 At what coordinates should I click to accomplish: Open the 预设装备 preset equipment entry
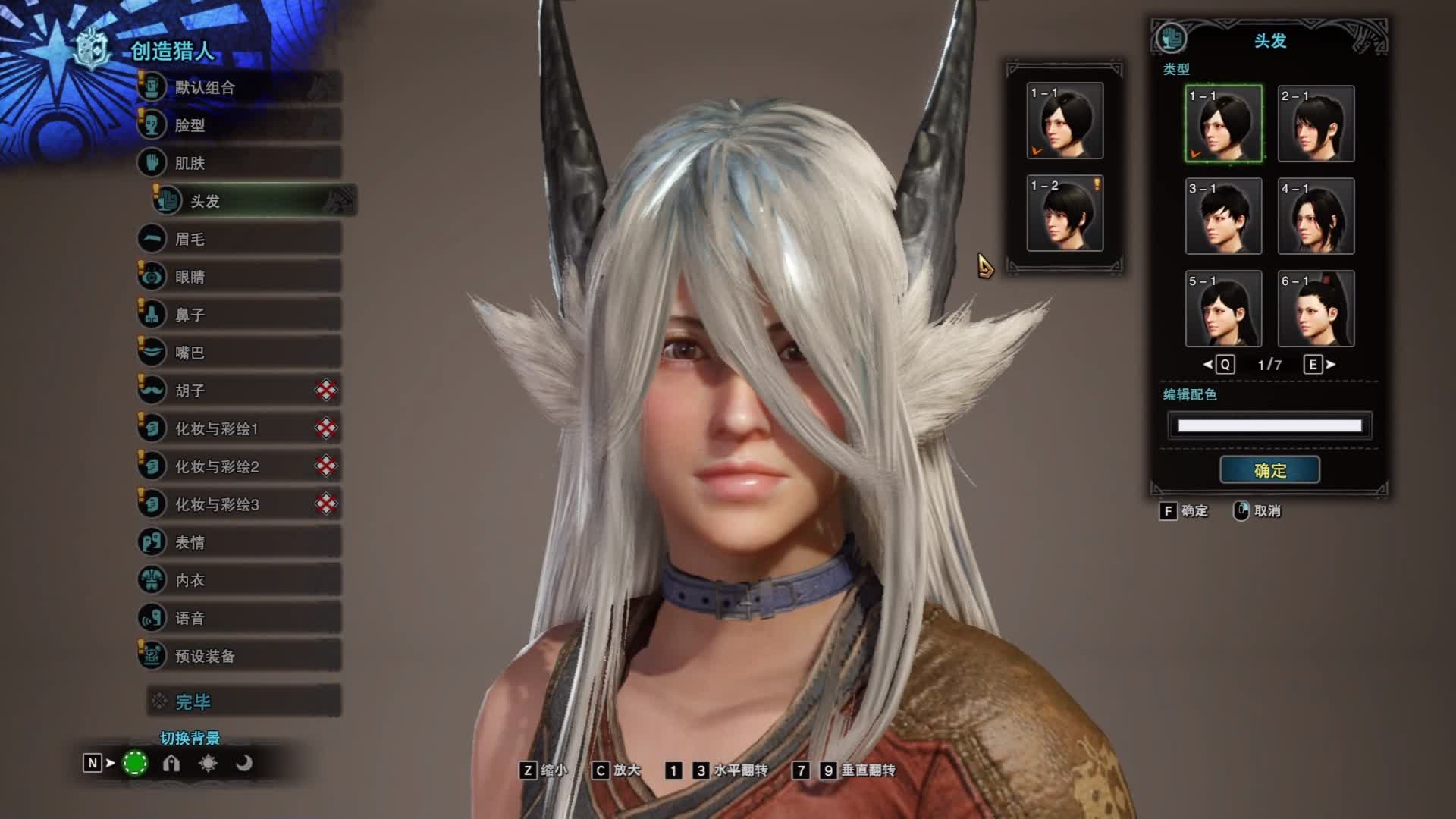pos(239,656)
